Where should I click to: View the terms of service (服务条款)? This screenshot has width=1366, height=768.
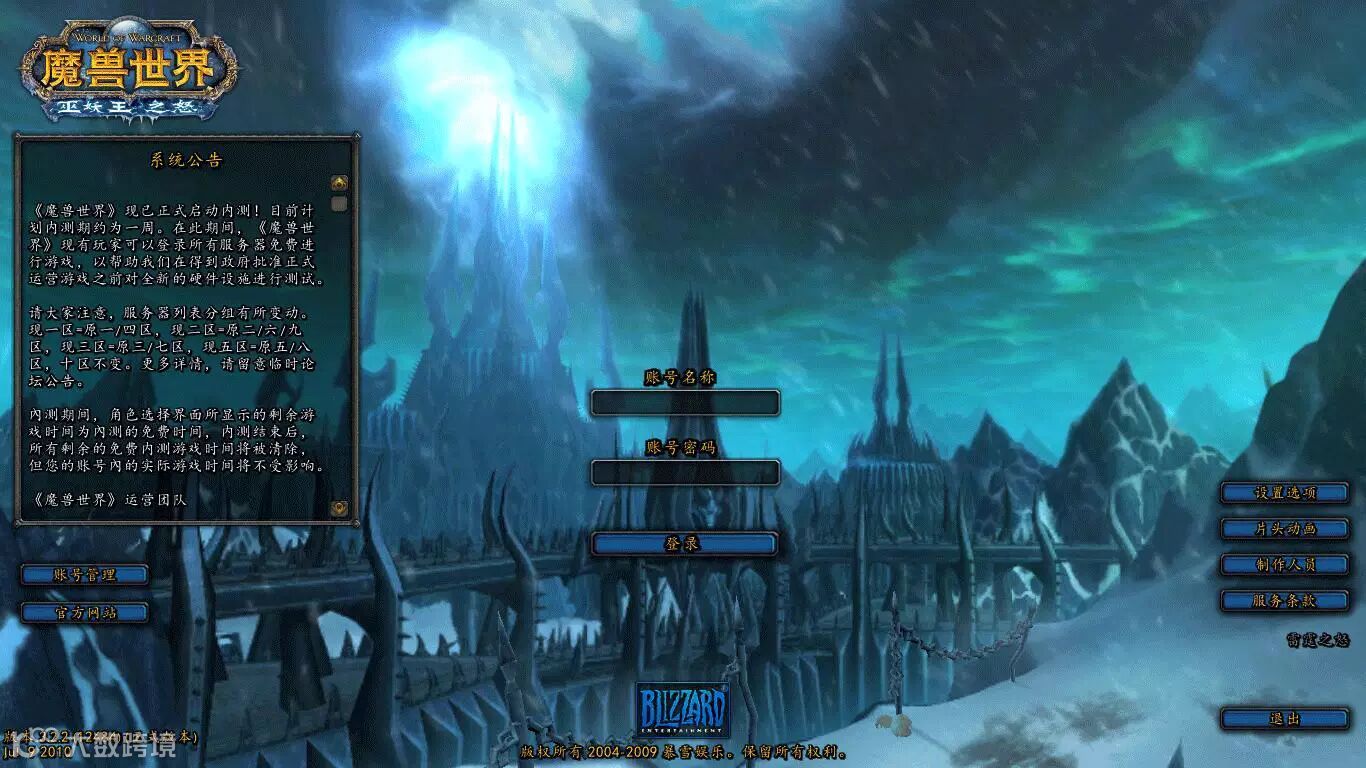1285,600
